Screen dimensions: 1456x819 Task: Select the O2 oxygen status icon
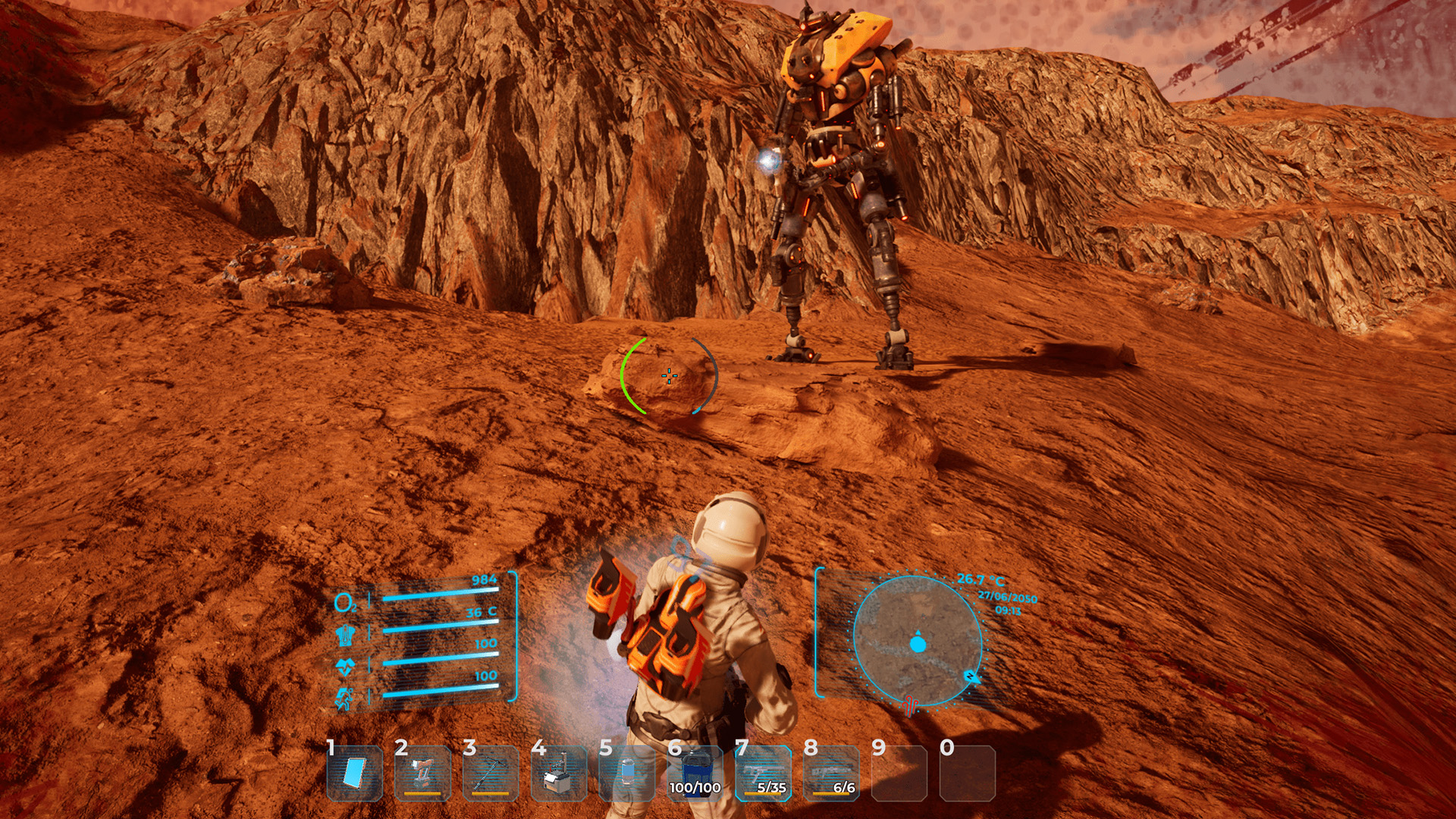pos(345,601)
